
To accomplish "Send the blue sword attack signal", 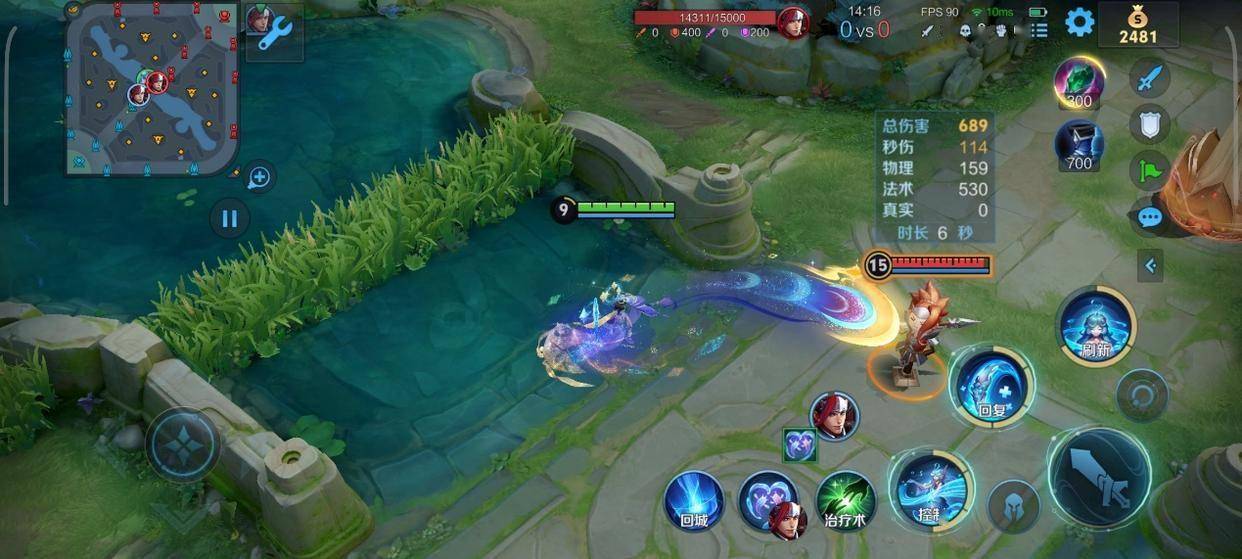I will [1150, 77].
